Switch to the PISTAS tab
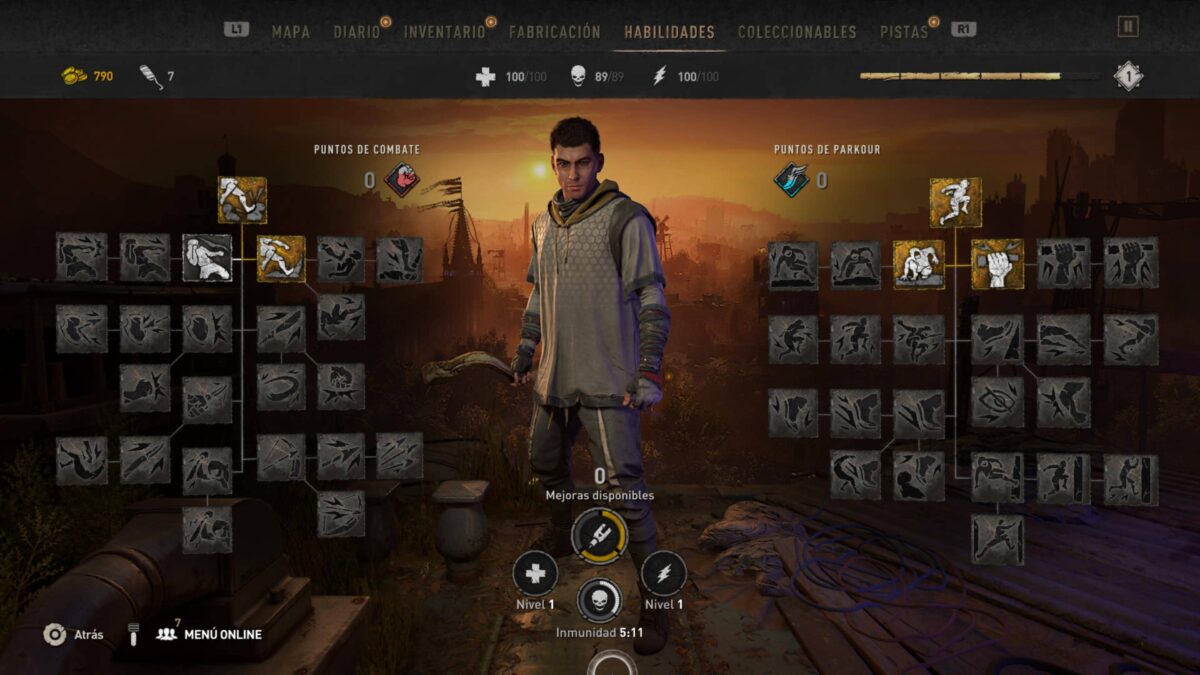1200x675 pixels. [903, 32]
